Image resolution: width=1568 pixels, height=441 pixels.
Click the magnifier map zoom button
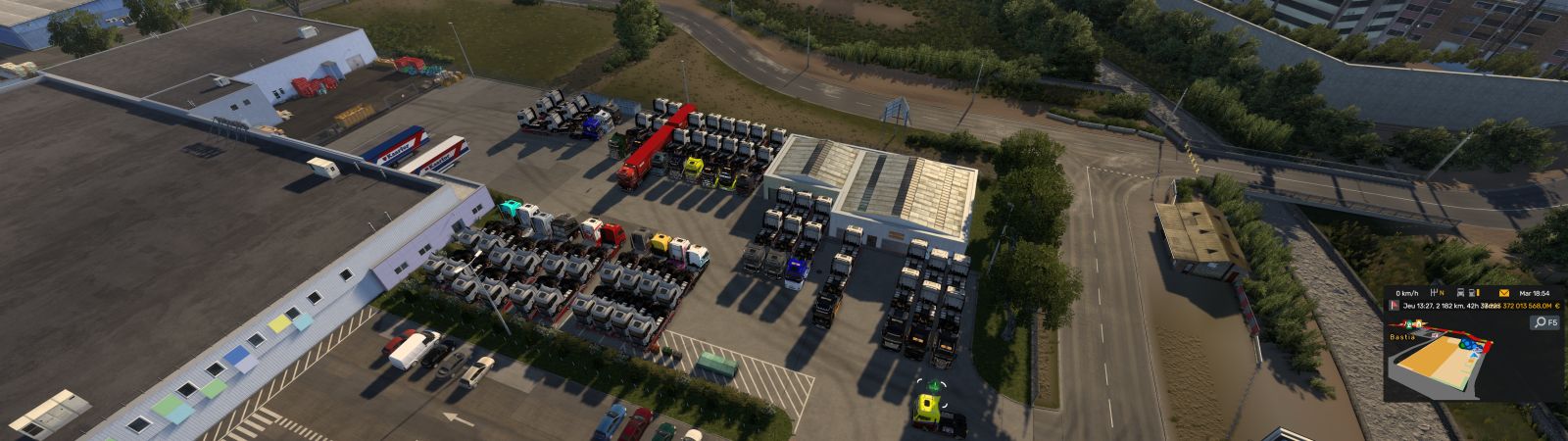point(1539,322)
